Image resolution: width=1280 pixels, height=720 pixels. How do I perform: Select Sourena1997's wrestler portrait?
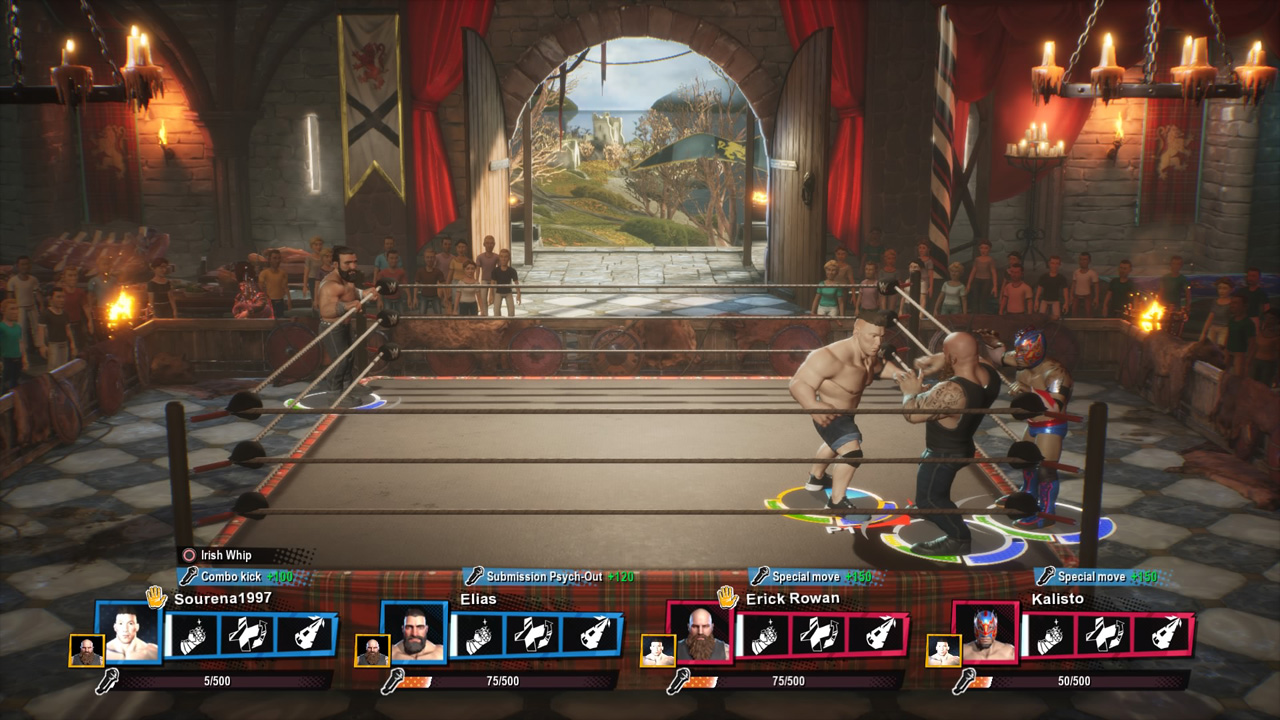pos(130,633)
